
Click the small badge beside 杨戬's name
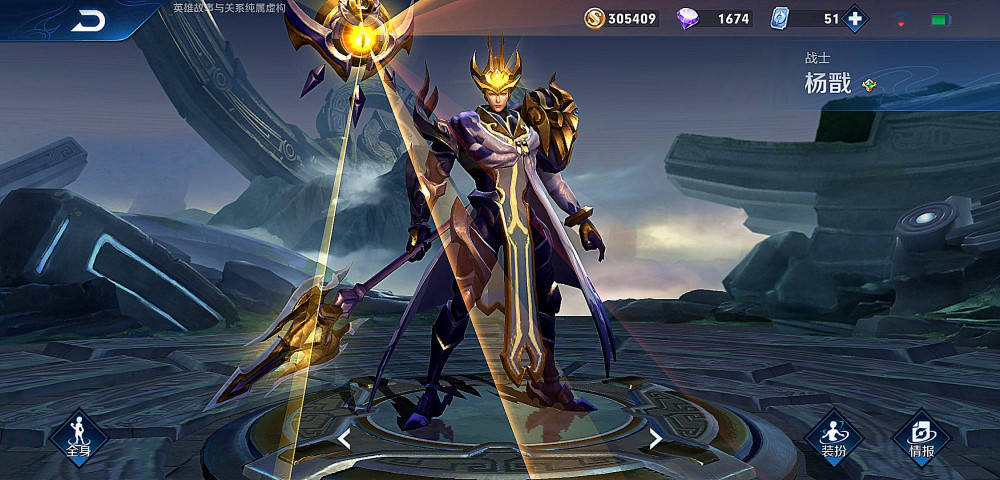click(869, 85)
